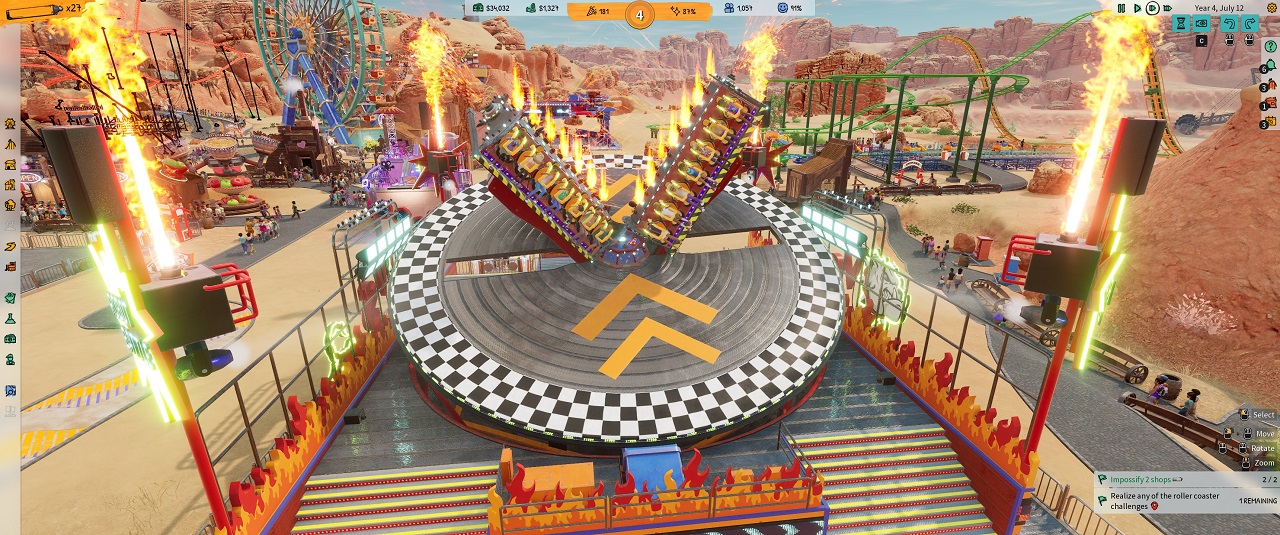Open the calendar icon with badge

(x=1270, y=121)
